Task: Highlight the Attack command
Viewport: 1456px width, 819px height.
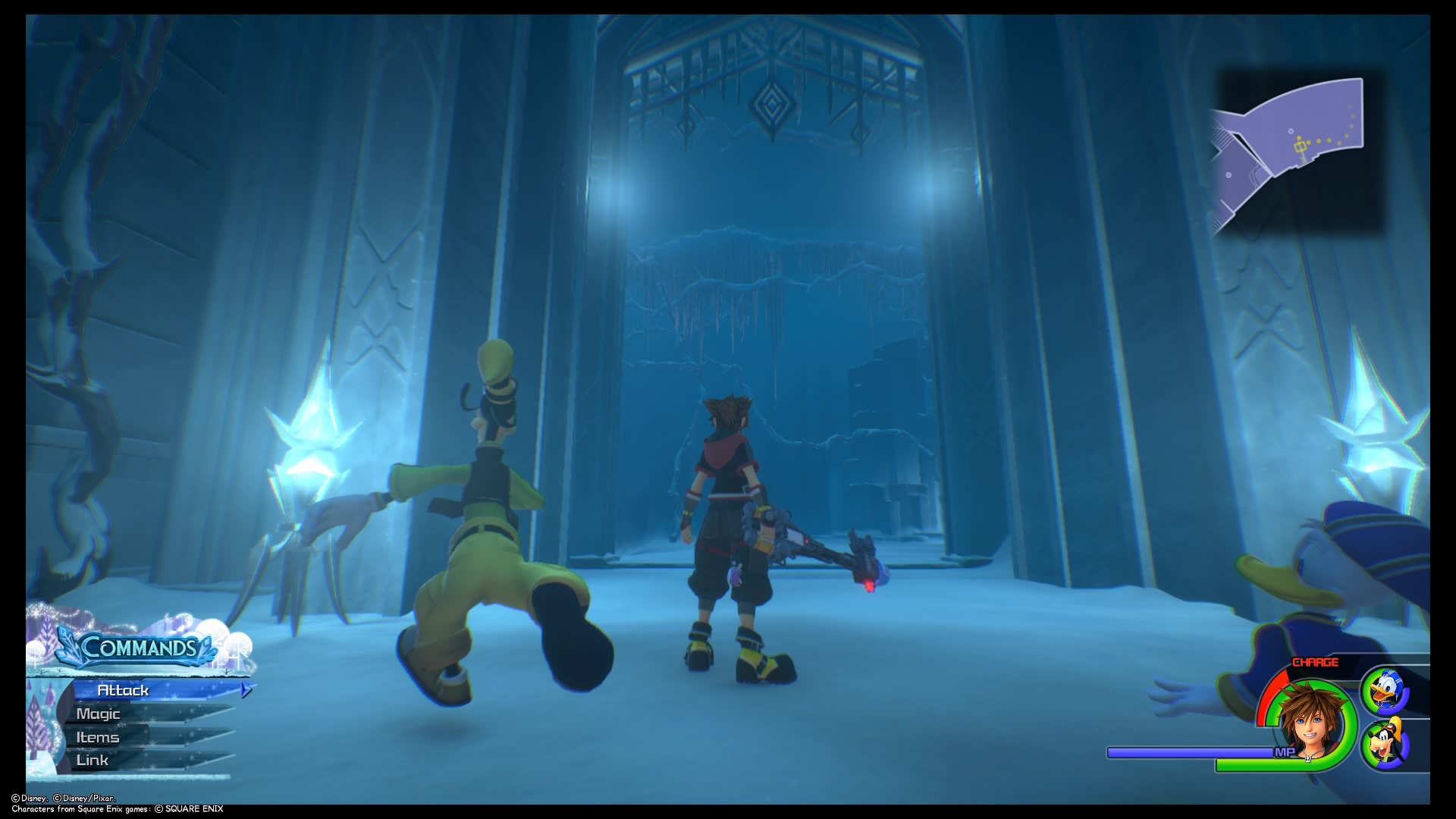Action: point(125,691)
